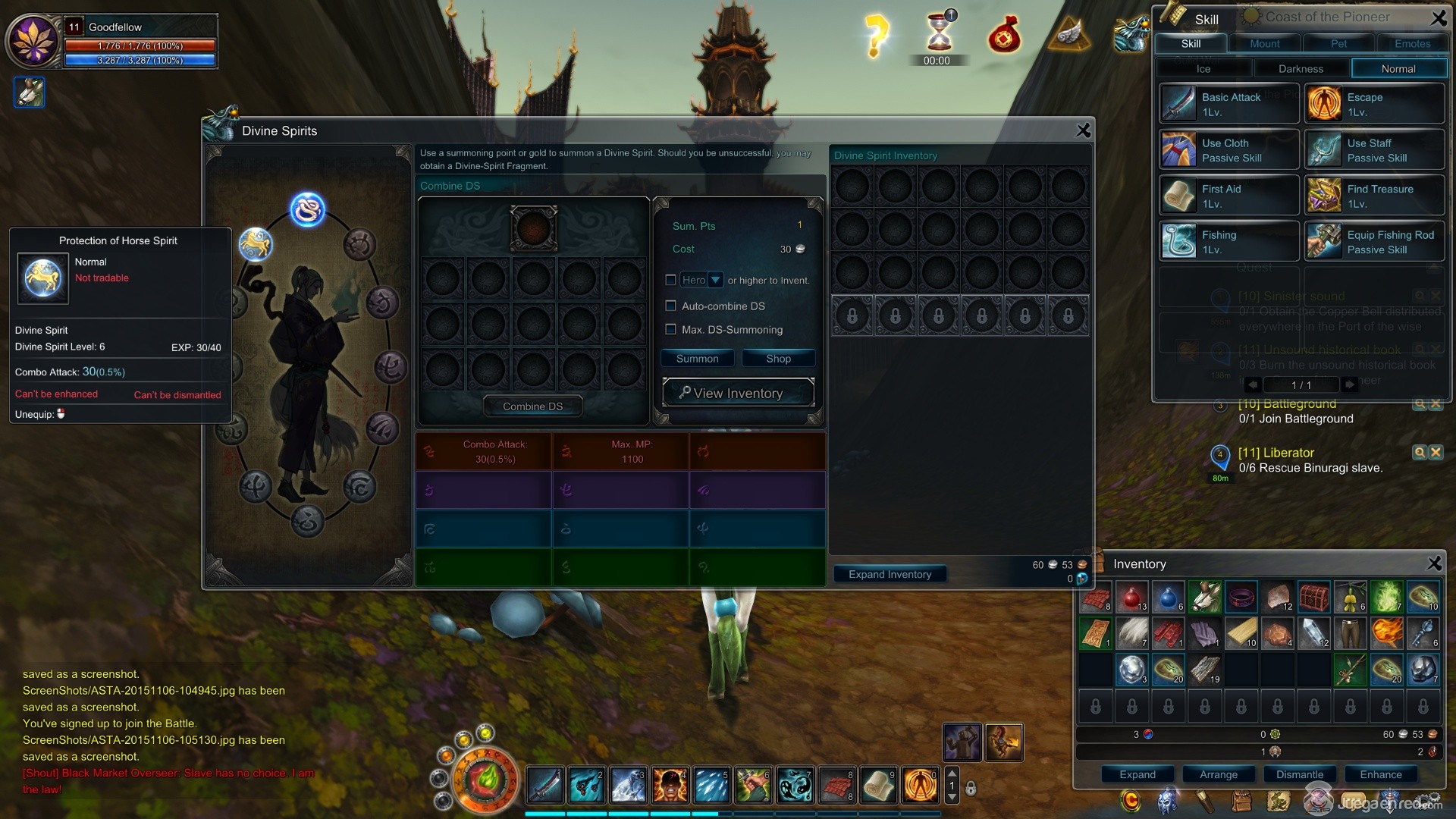Click the Enhance button in Inventory

(1381, 774)
